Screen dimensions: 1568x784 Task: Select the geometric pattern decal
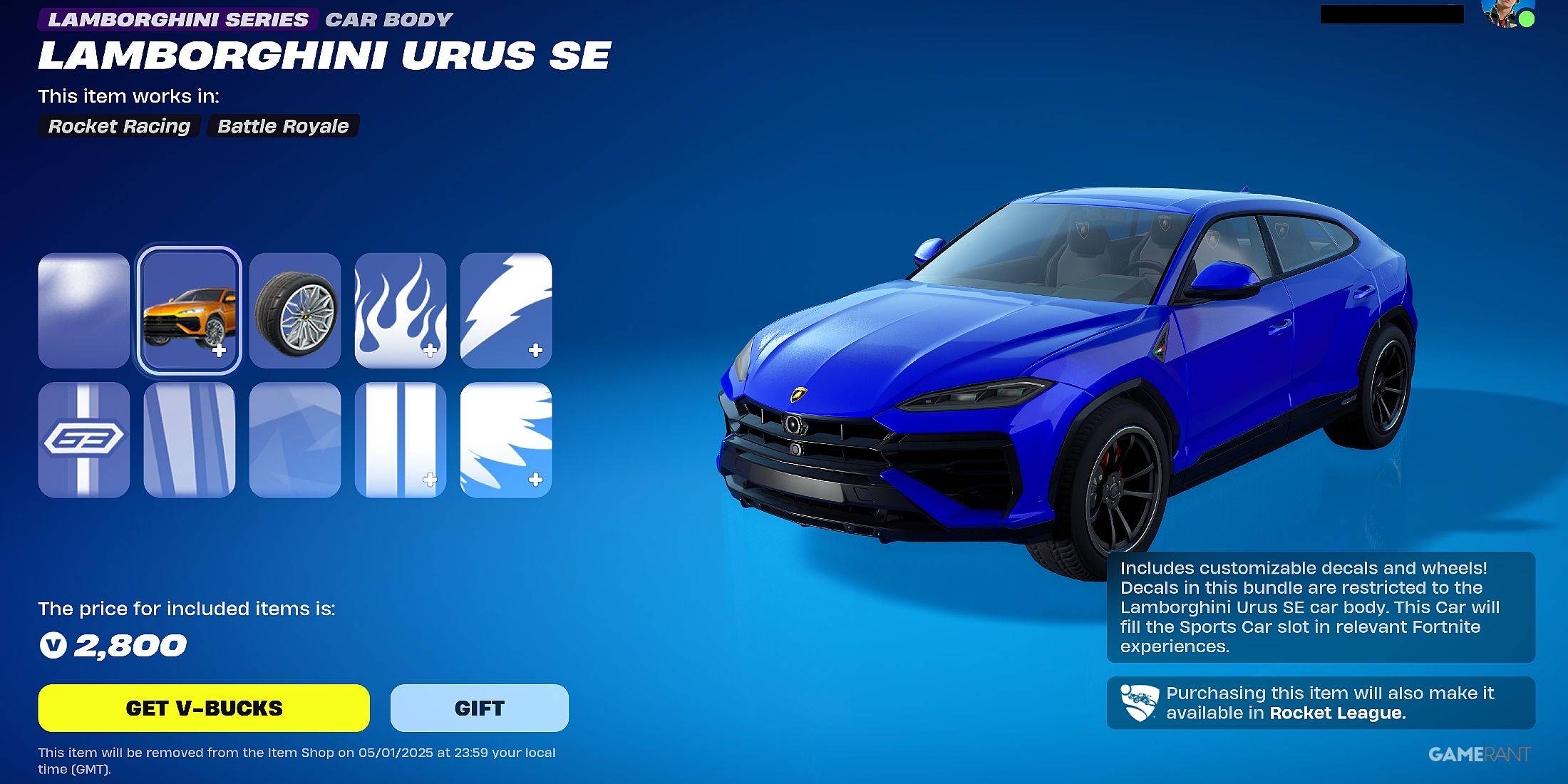coord(294,437)
